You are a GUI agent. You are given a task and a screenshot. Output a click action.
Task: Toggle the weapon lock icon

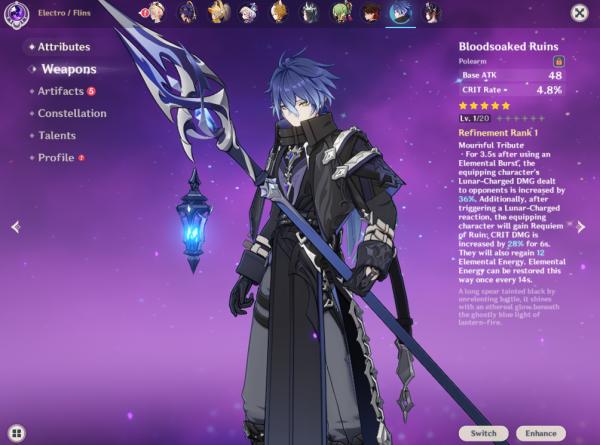pos(559,61)
